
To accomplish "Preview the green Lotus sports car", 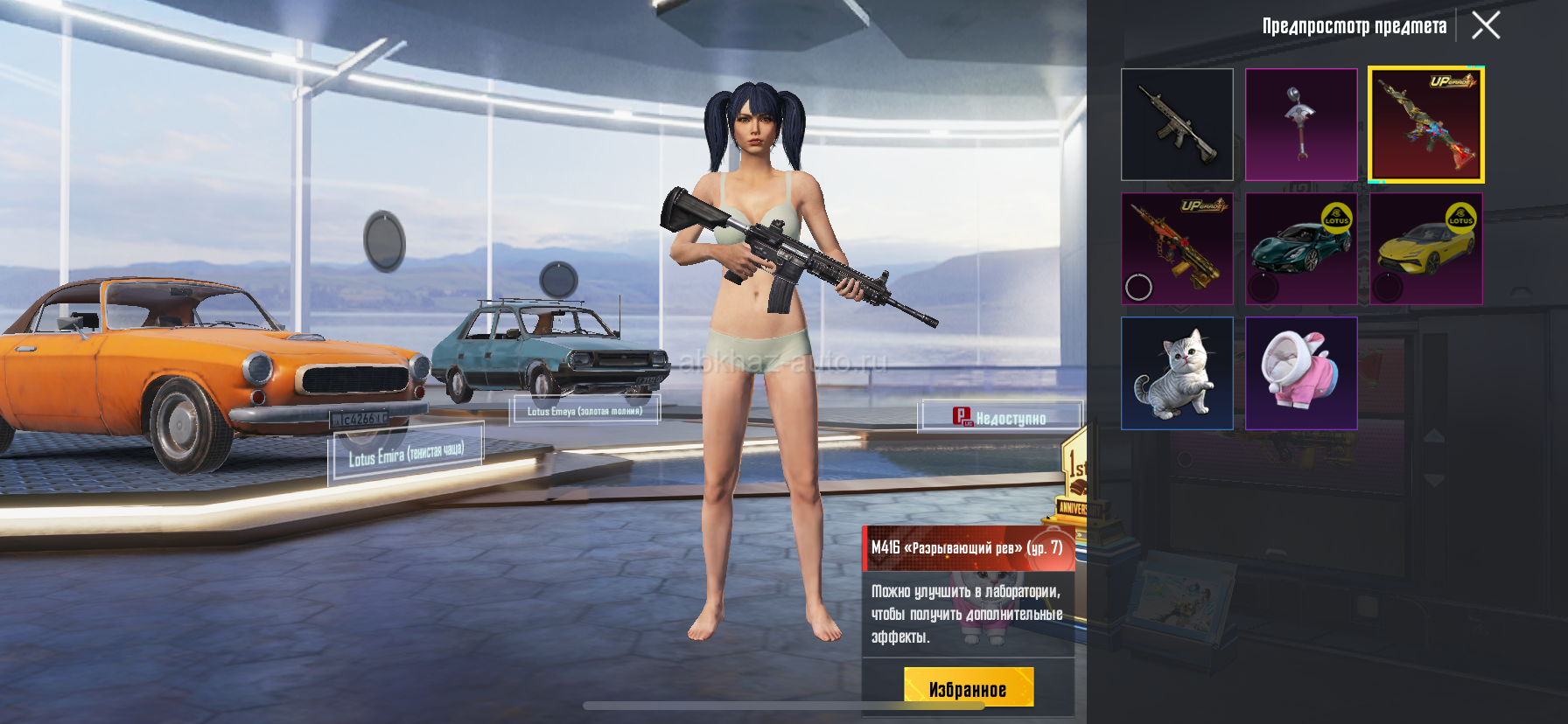I will (x=1301, y=249).
